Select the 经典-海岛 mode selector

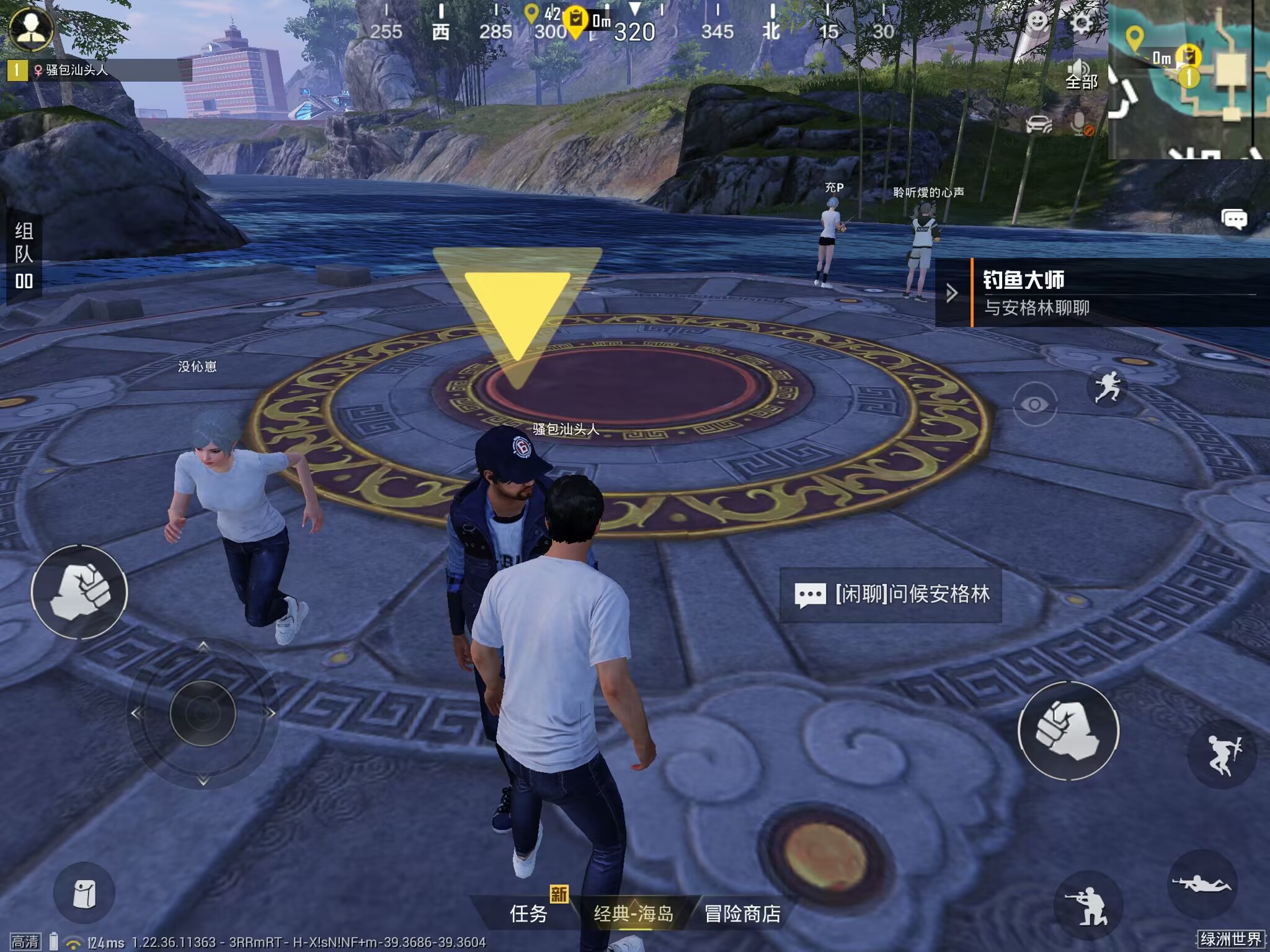coord(634,913)
